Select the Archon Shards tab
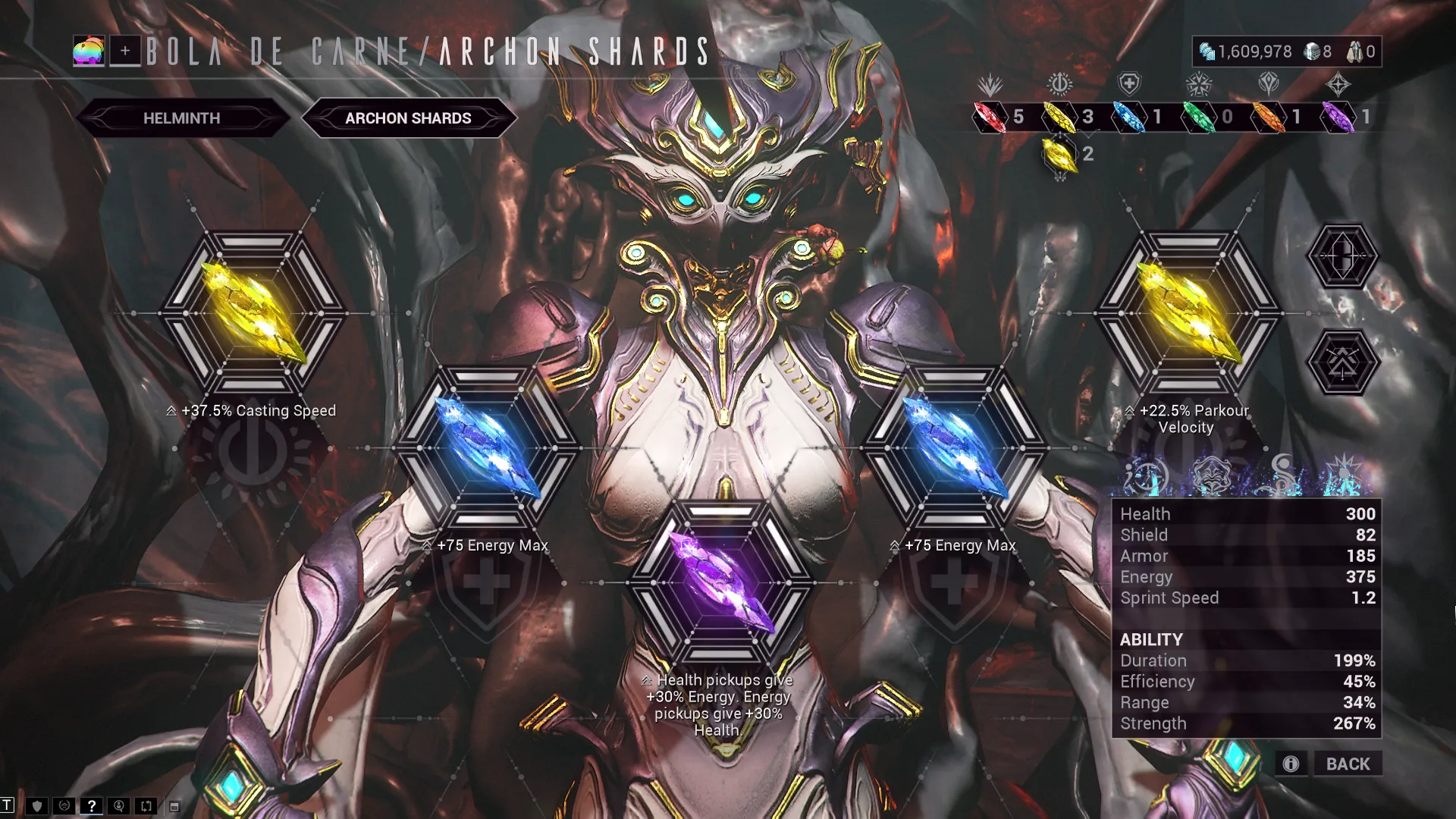 [x=408, y=118]
